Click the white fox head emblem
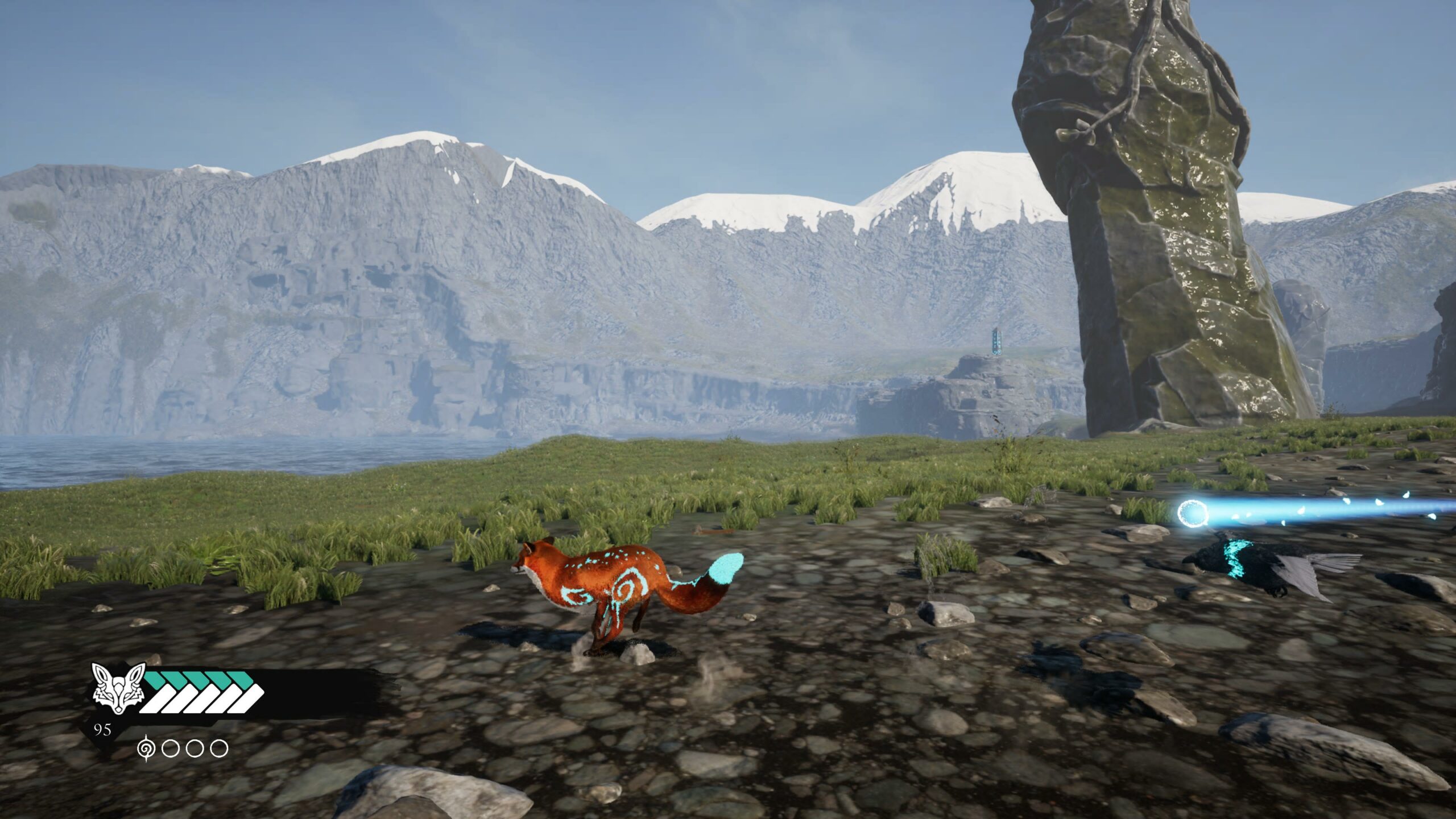This screenshot has height=819, width=1456. [118, 689]
